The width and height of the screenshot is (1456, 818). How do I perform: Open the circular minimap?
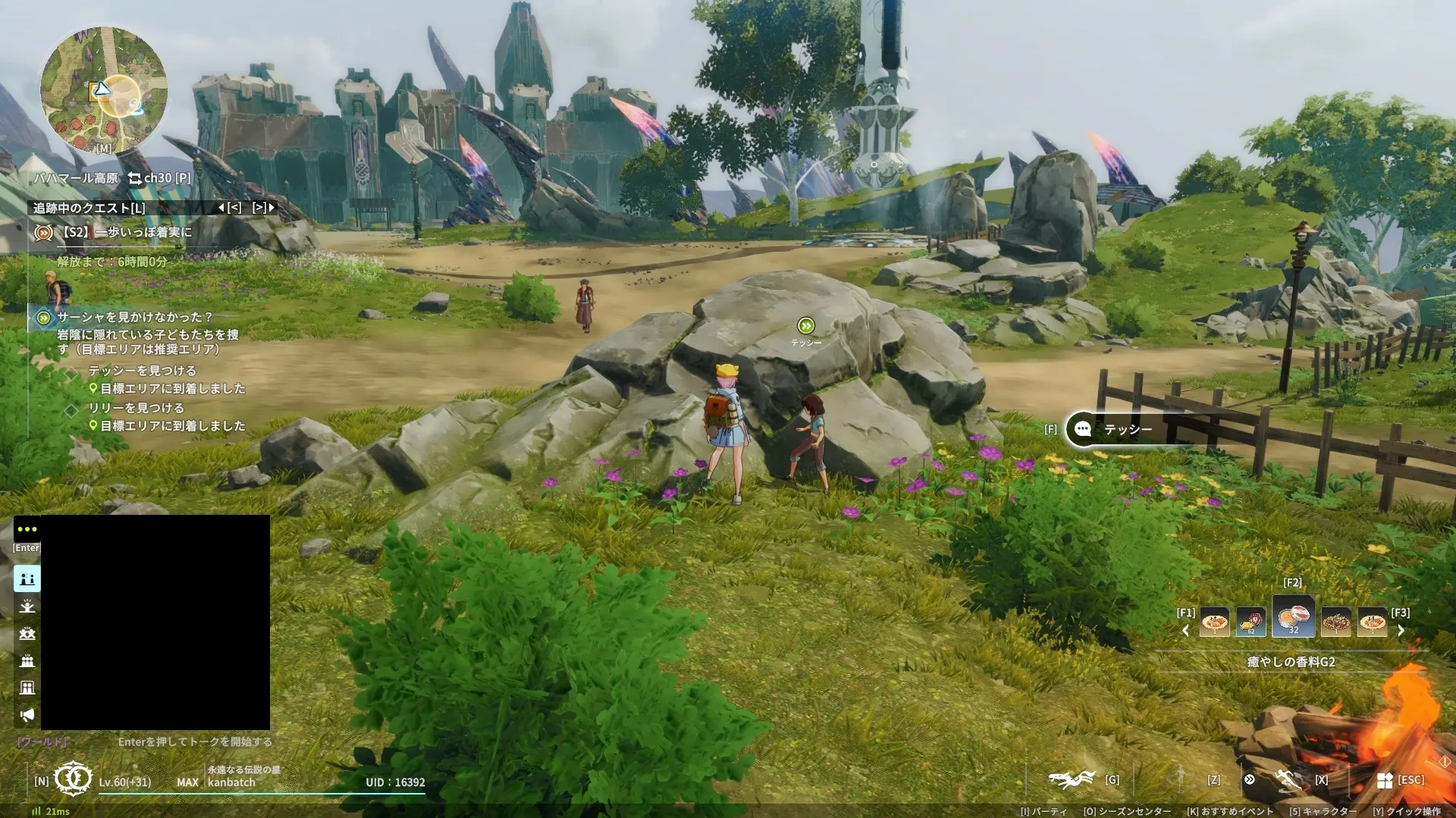[103, 89]
